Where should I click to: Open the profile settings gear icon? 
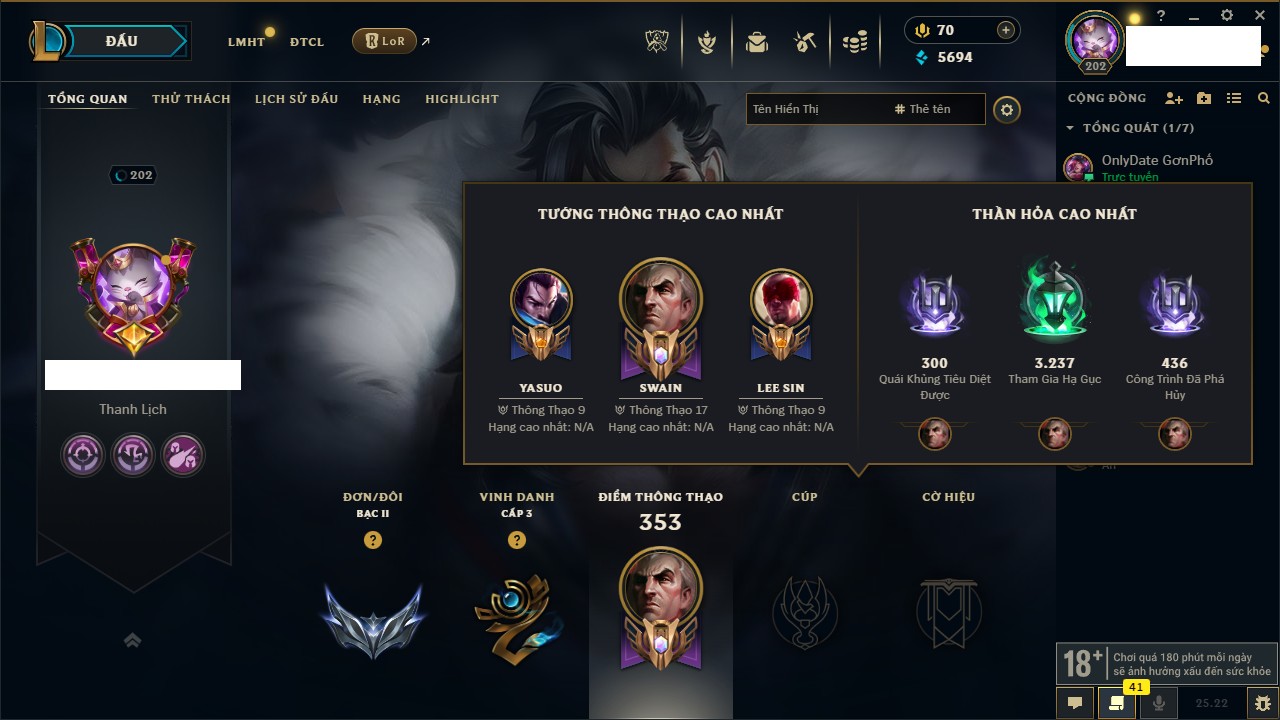pos(1007,110)
